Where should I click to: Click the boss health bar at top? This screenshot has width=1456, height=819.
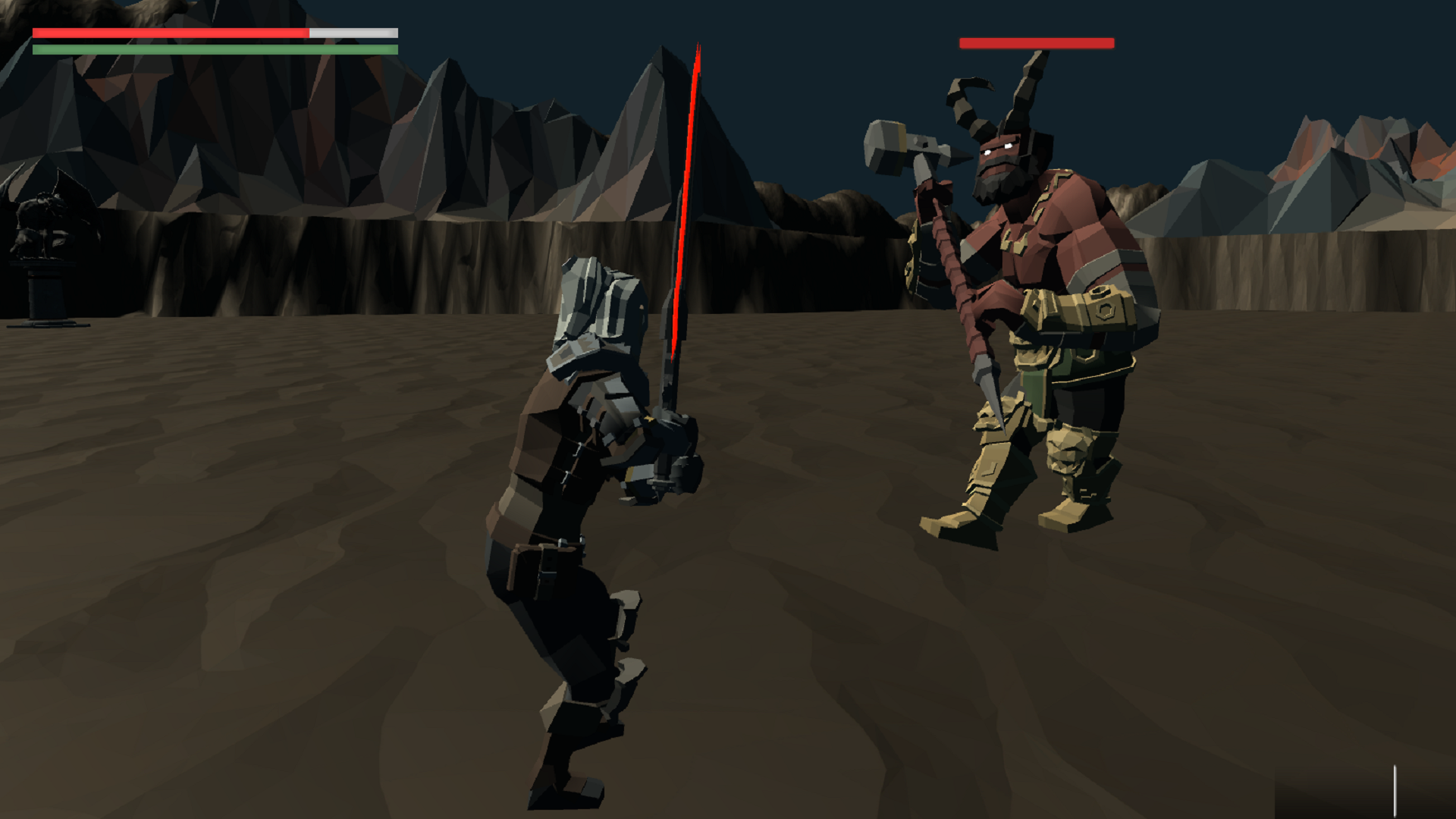[x=1037, y=43]
